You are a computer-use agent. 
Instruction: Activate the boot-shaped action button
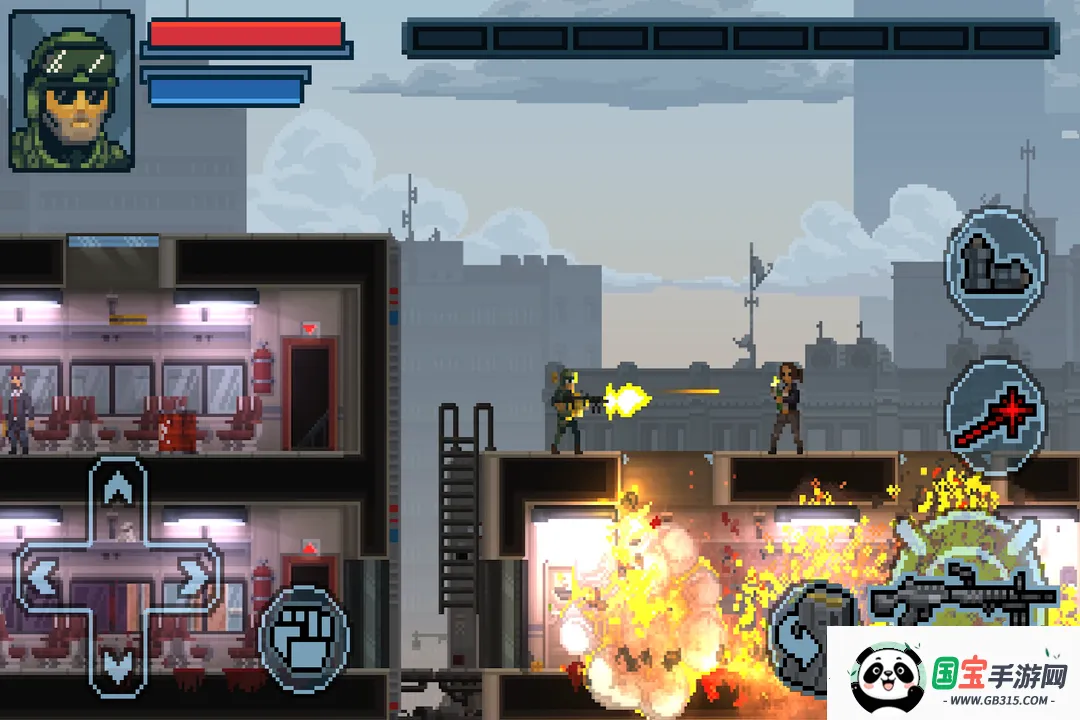pos(994,266)
